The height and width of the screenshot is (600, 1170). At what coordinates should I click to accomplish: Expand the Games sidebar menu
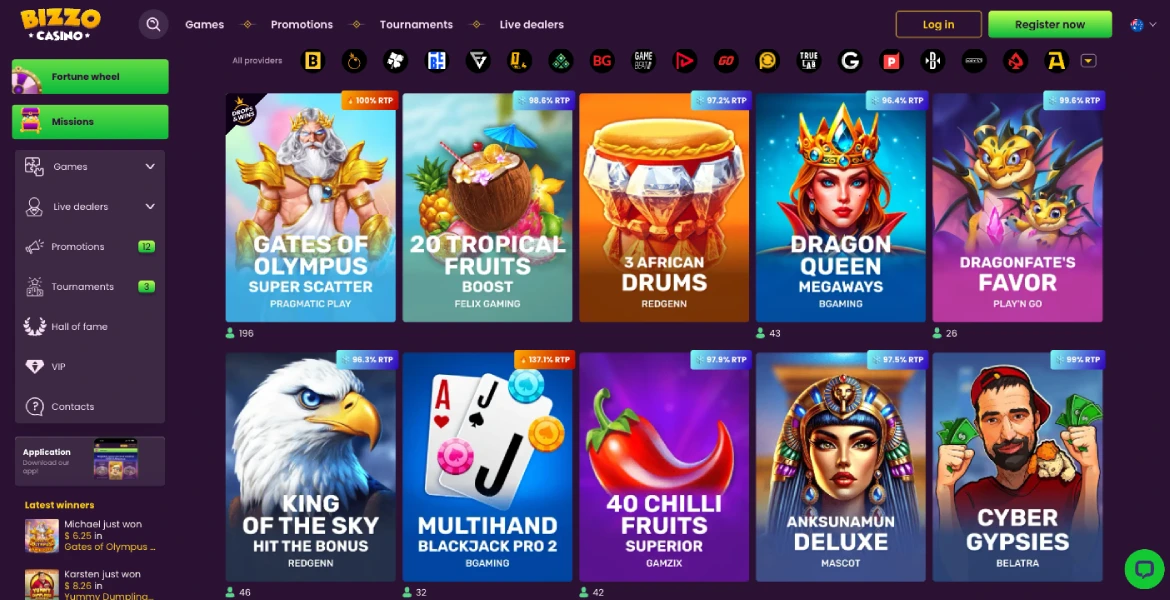pos(90,167)
